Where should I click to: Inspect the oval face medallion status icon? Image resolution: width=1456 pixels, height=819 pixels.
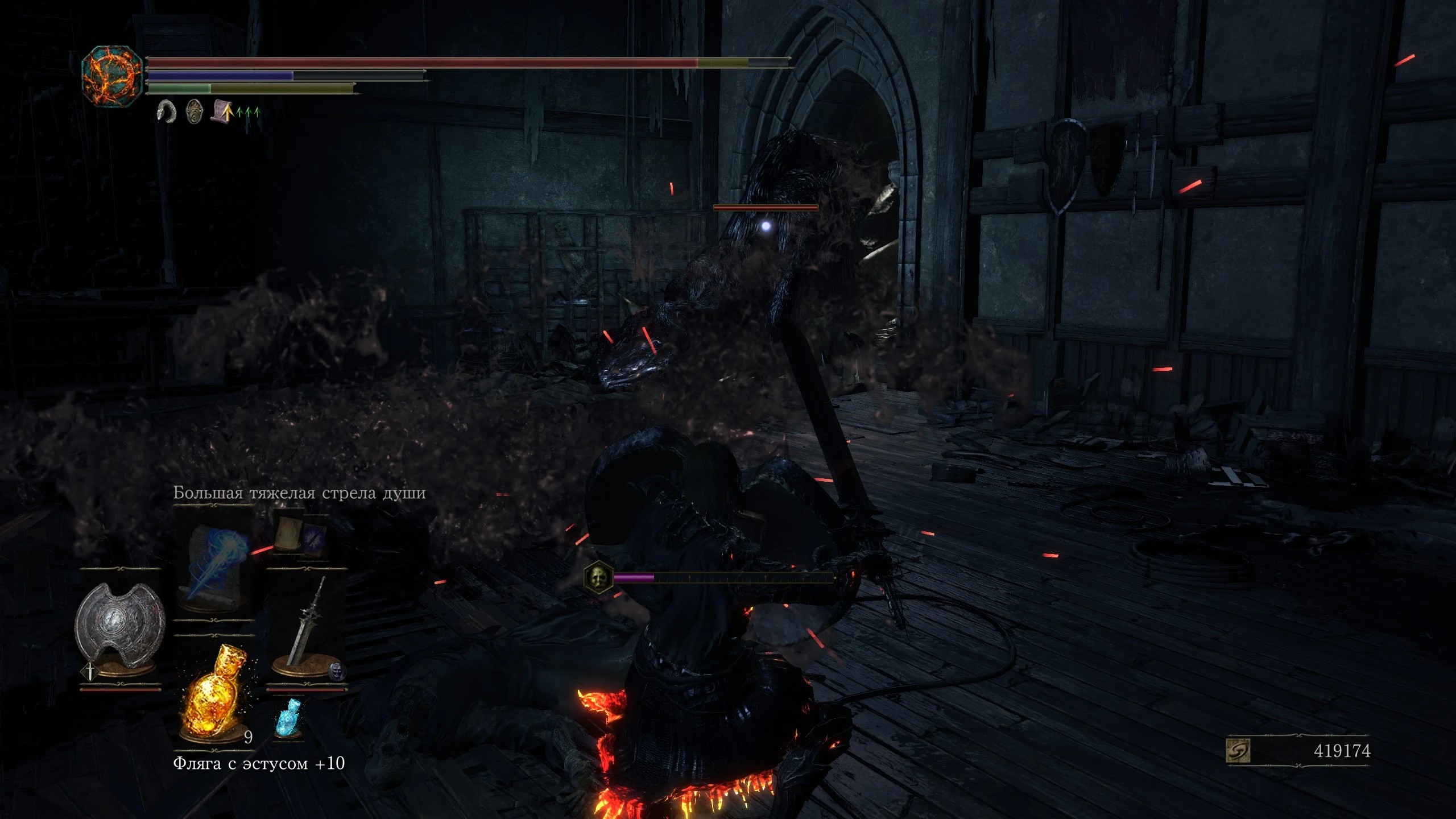[195, 112]
